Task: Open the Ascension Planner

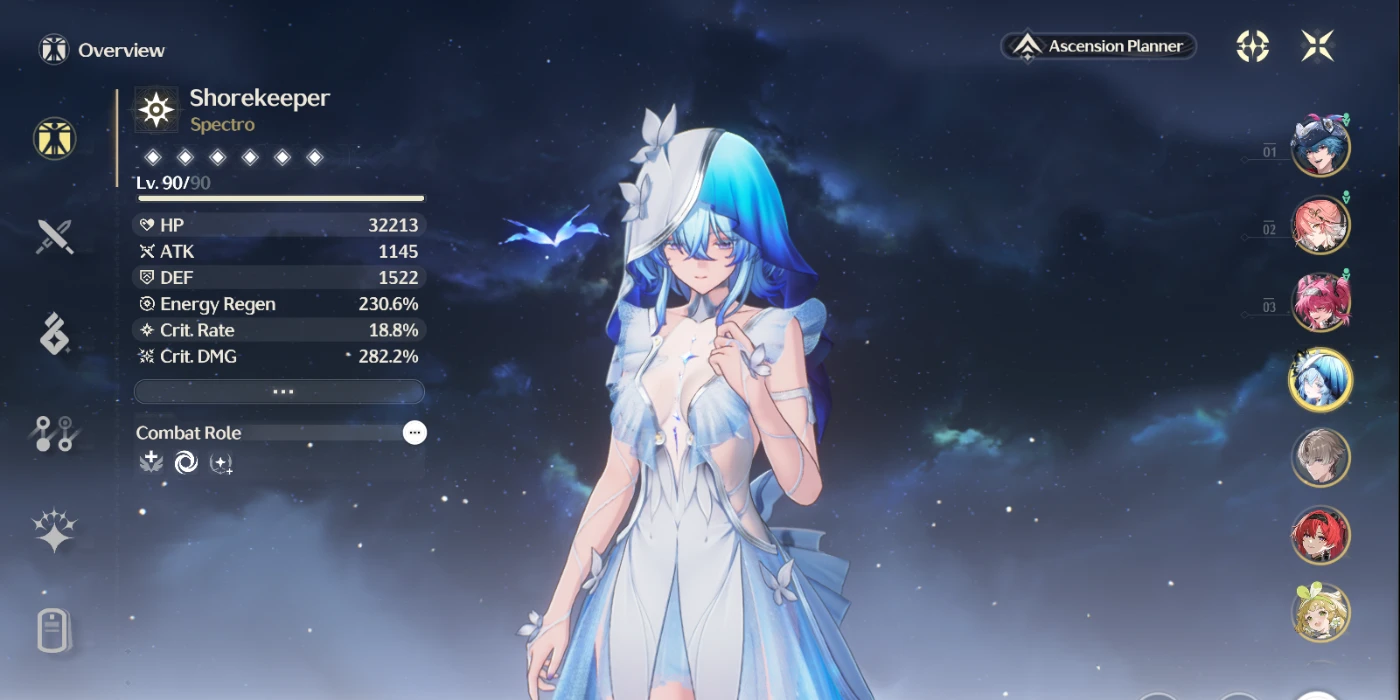Action: (1098, 46)
